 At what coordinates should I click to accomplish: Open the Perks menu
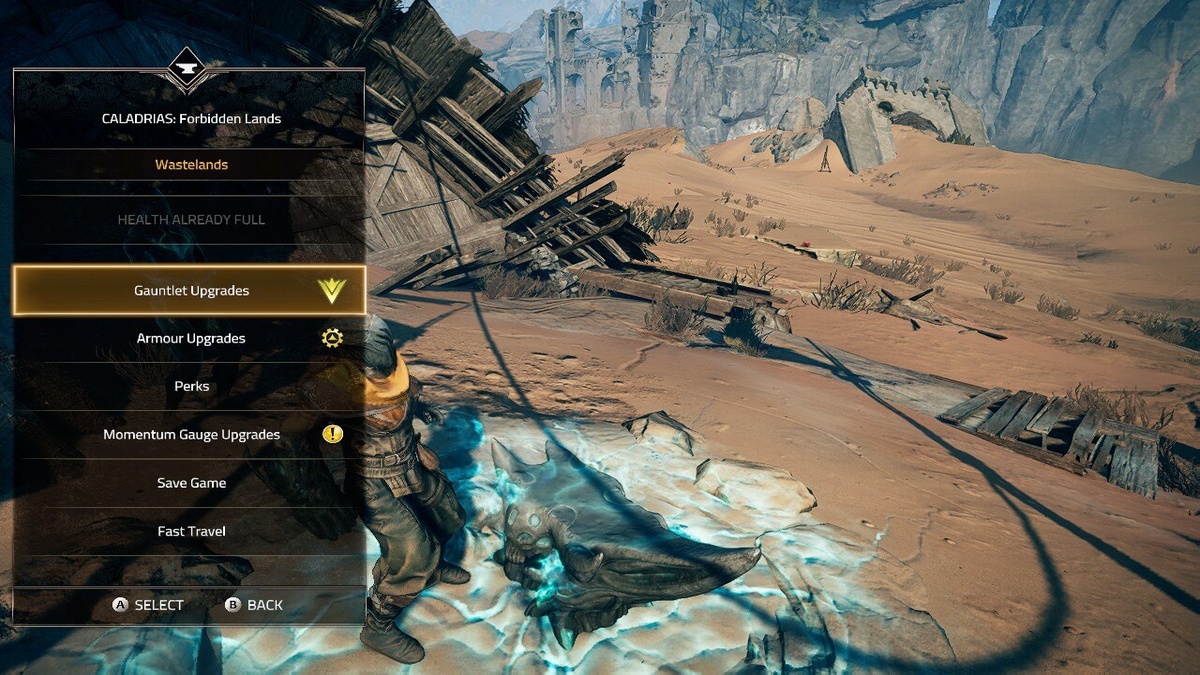[191, 386]
